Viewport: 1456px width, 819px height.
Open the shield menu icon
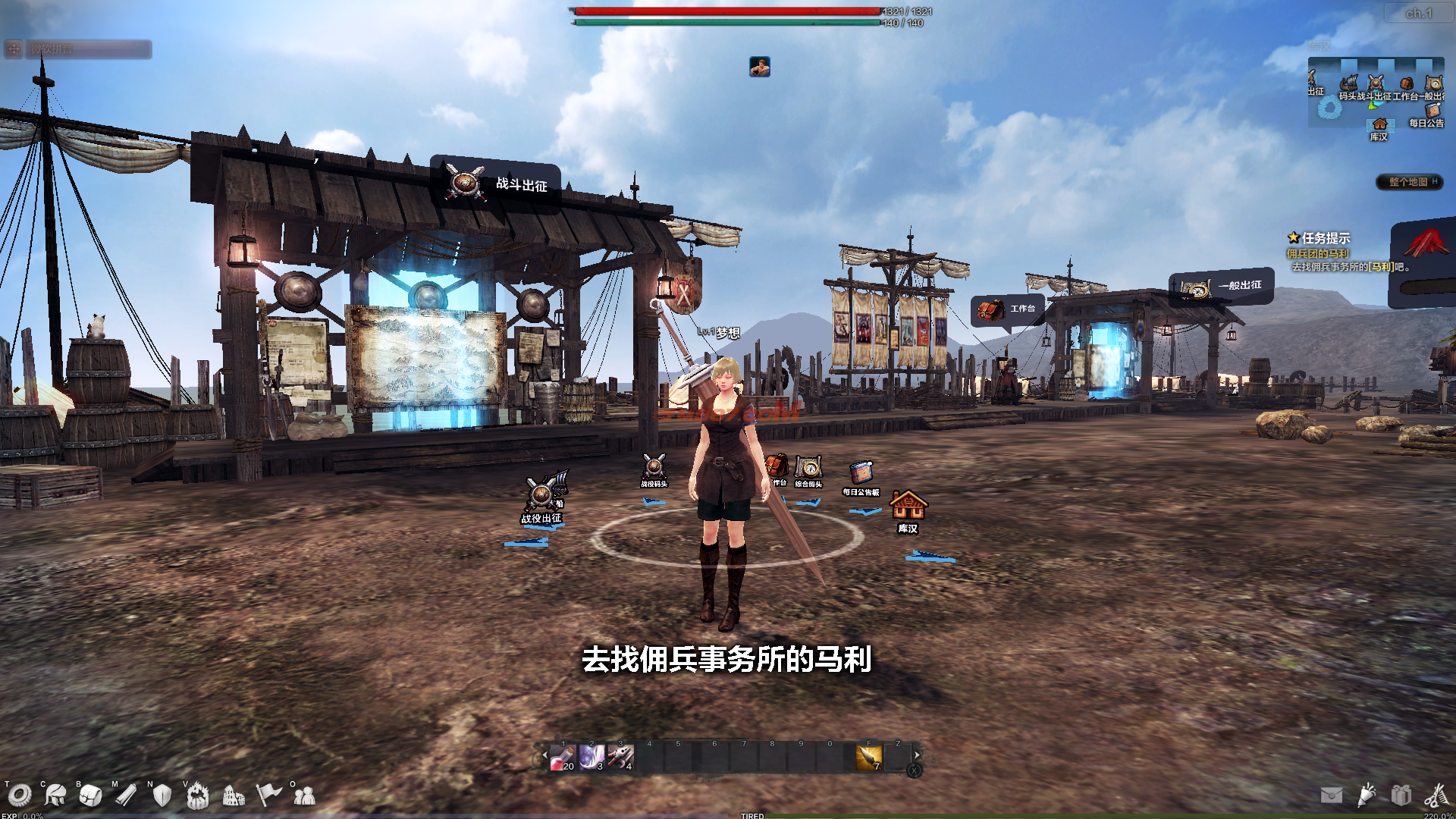click(162, 795)
